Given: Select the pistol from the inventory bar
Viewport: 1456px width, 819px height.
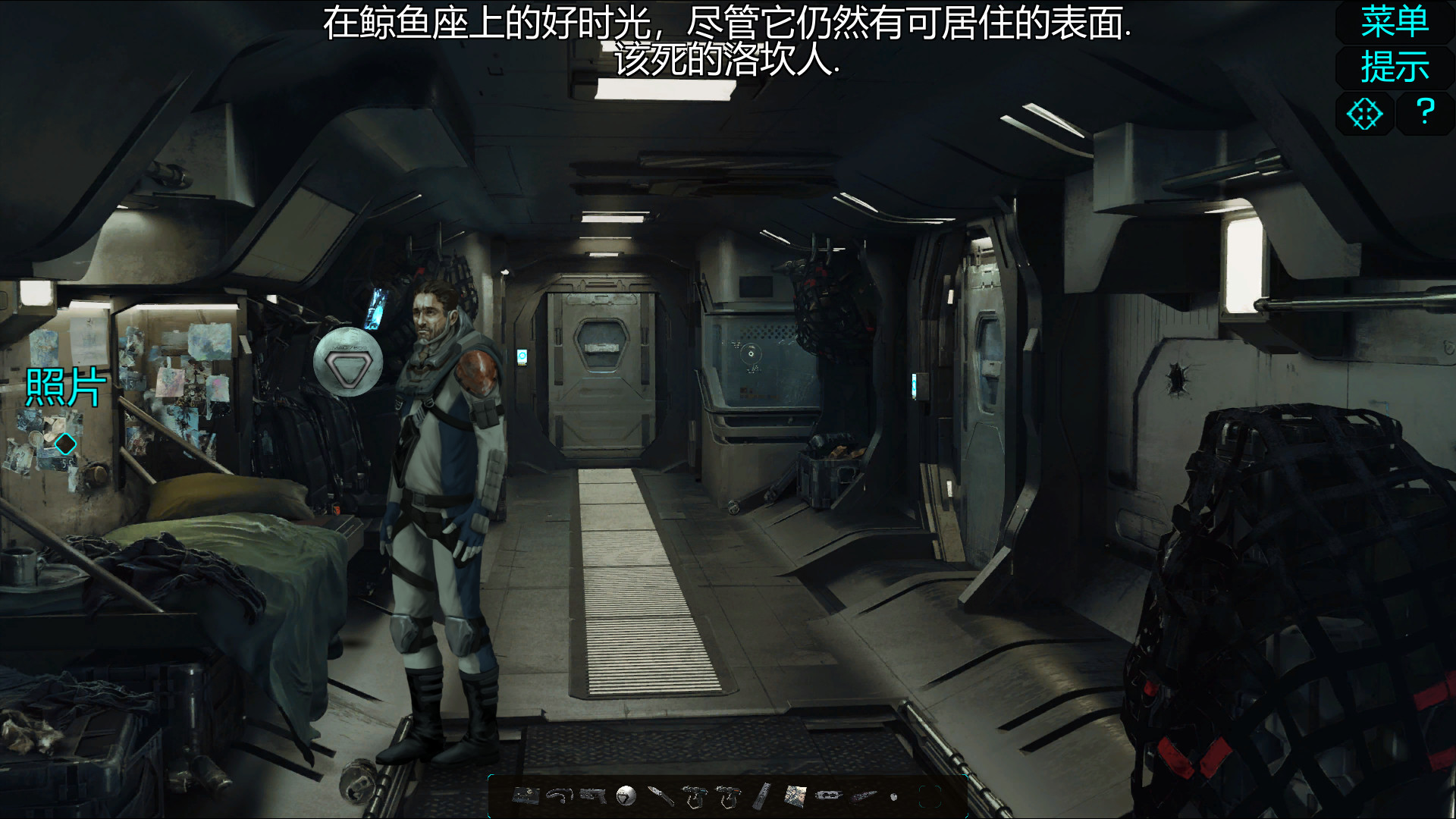Looking at the screenshot, I should pyautogui.click(x=591, y=795).
